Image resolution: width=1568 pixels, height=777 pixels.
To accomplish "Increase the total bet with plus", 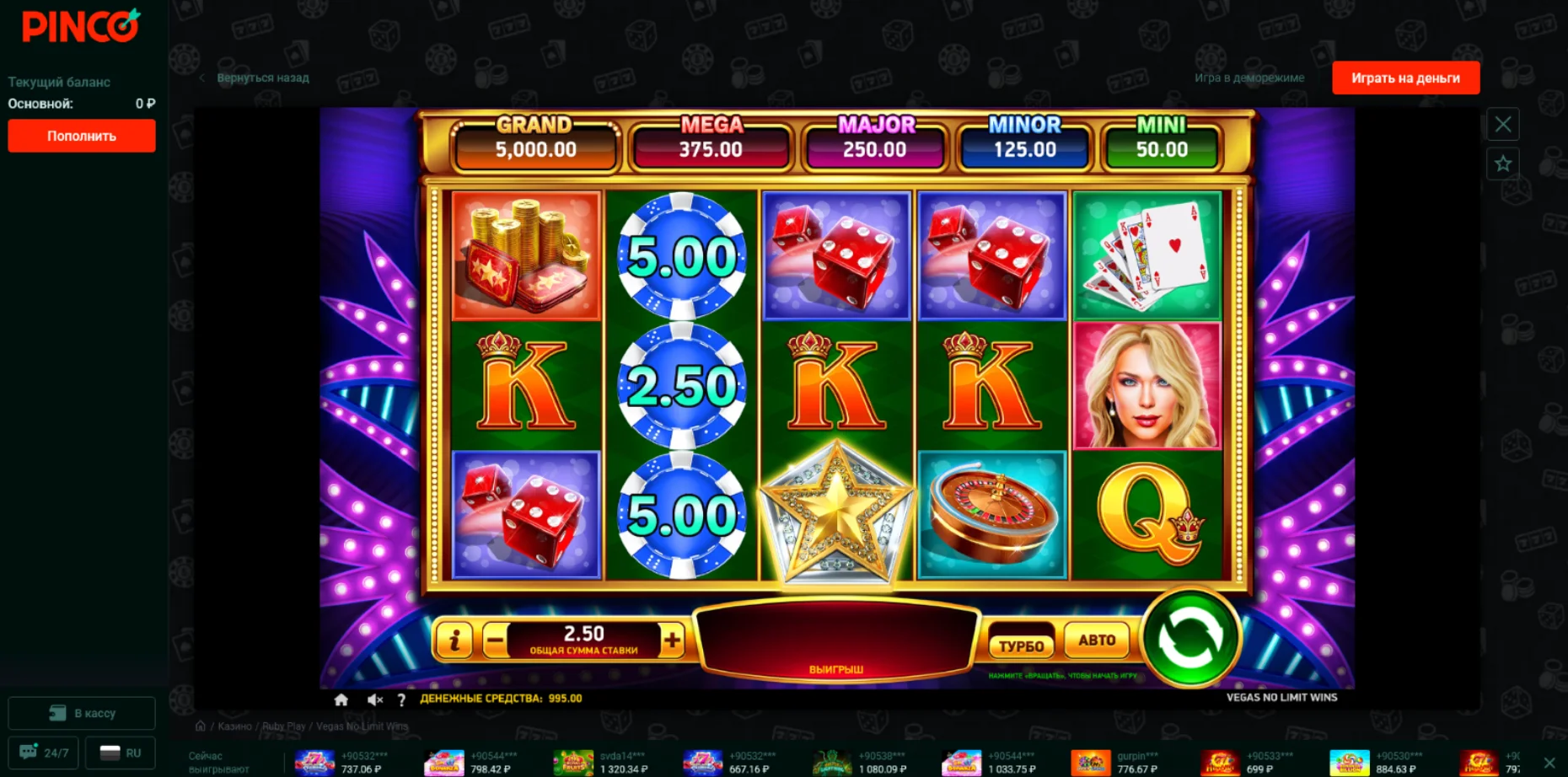I will [672, 641].
